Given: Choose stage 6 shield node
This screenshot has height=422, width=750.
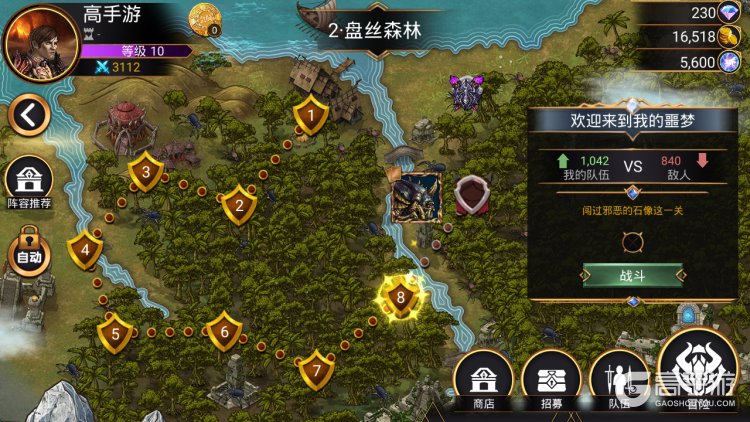Looking at the screenshot, I should click(x=224, y=331).
